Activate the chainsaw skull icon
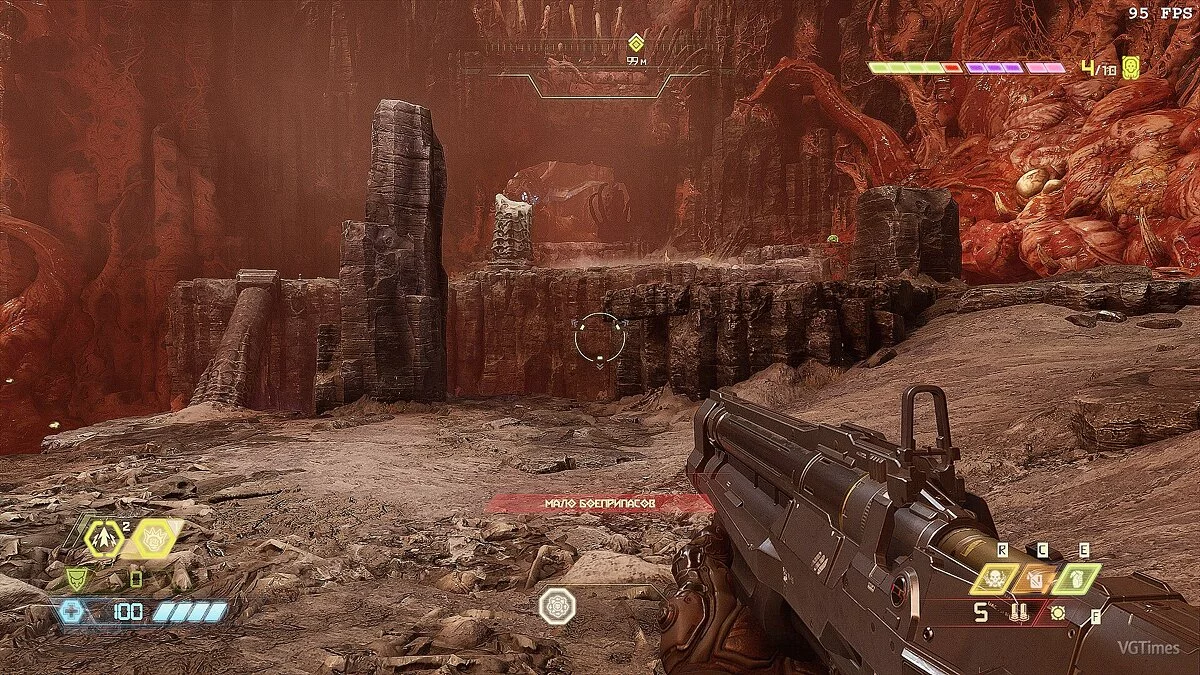 [x=993, y=578]
